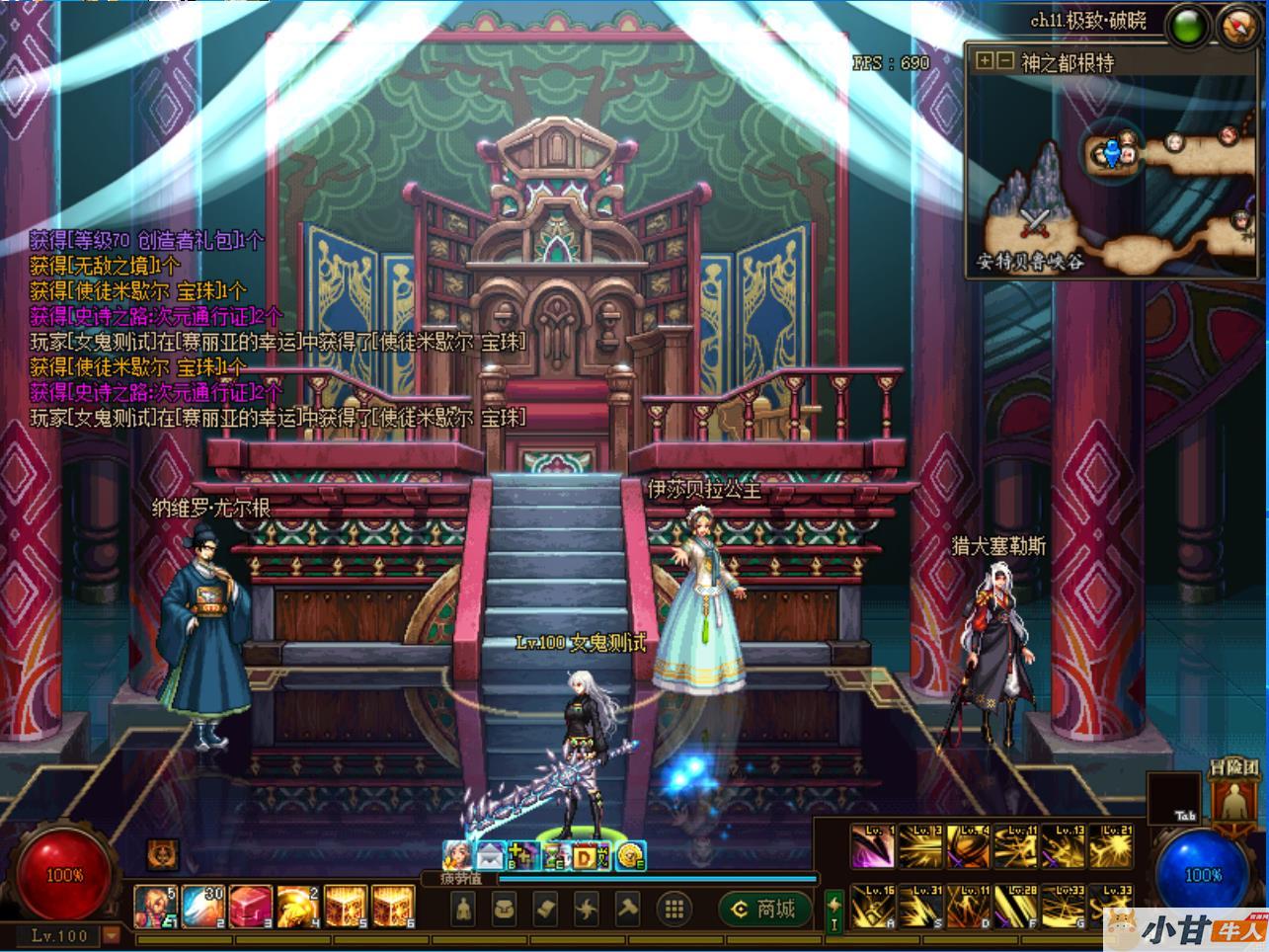Activate the Lv.1 purple slash skill
Screen dimensions: 1269x952
click(873, 846)
